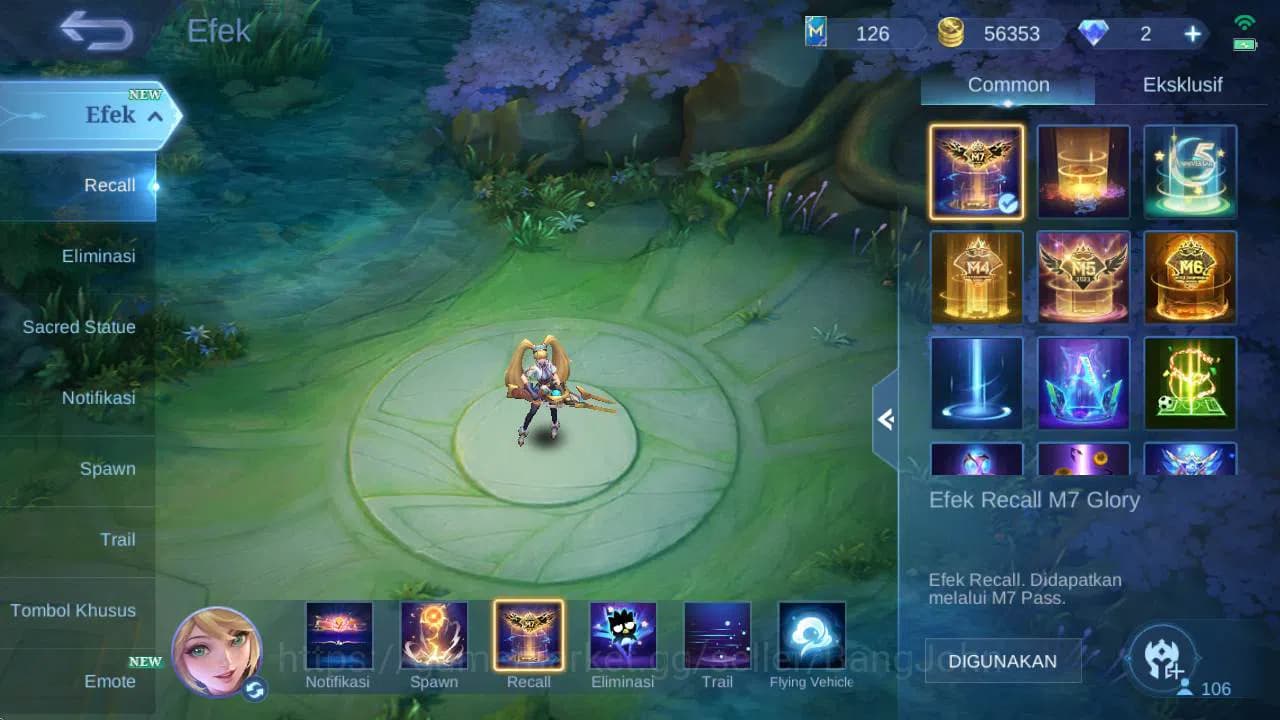1280x720 pixels.
Task: Choose the football-themed recall effect
Action: [1190, 382]
